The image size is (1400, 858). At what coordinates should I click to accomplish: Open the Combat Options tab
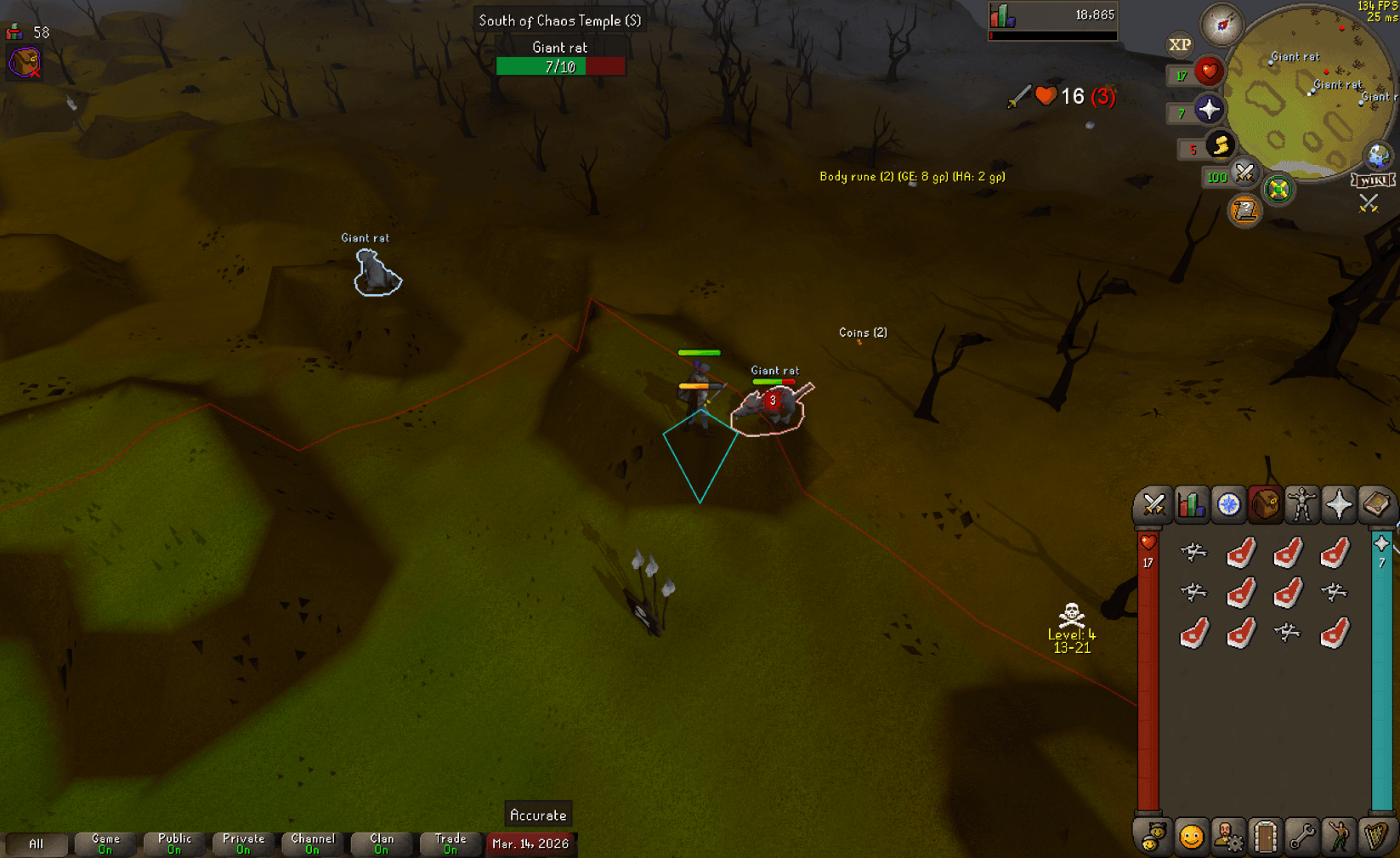1153,504
